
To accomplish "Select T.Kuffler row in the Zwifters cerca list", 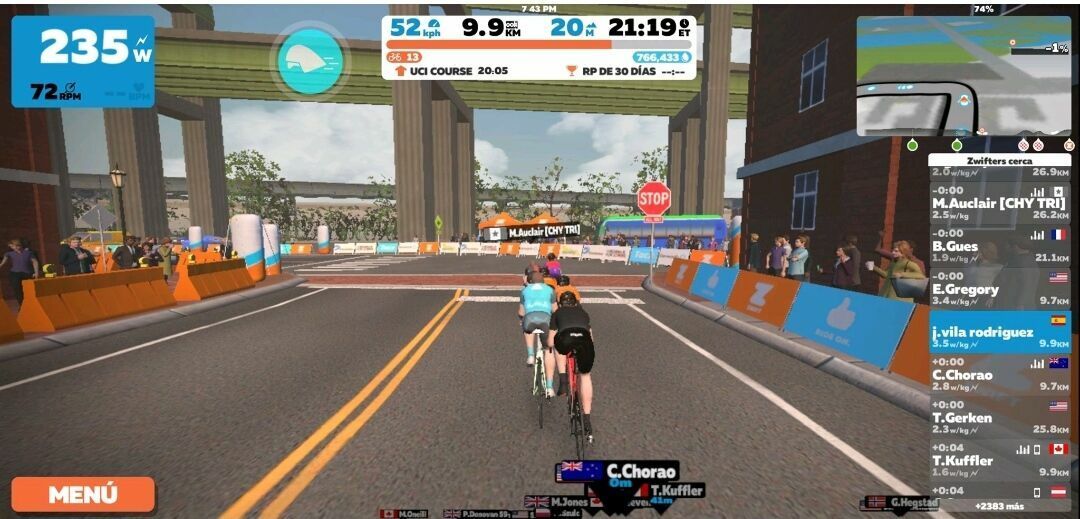I will [998, 461].
